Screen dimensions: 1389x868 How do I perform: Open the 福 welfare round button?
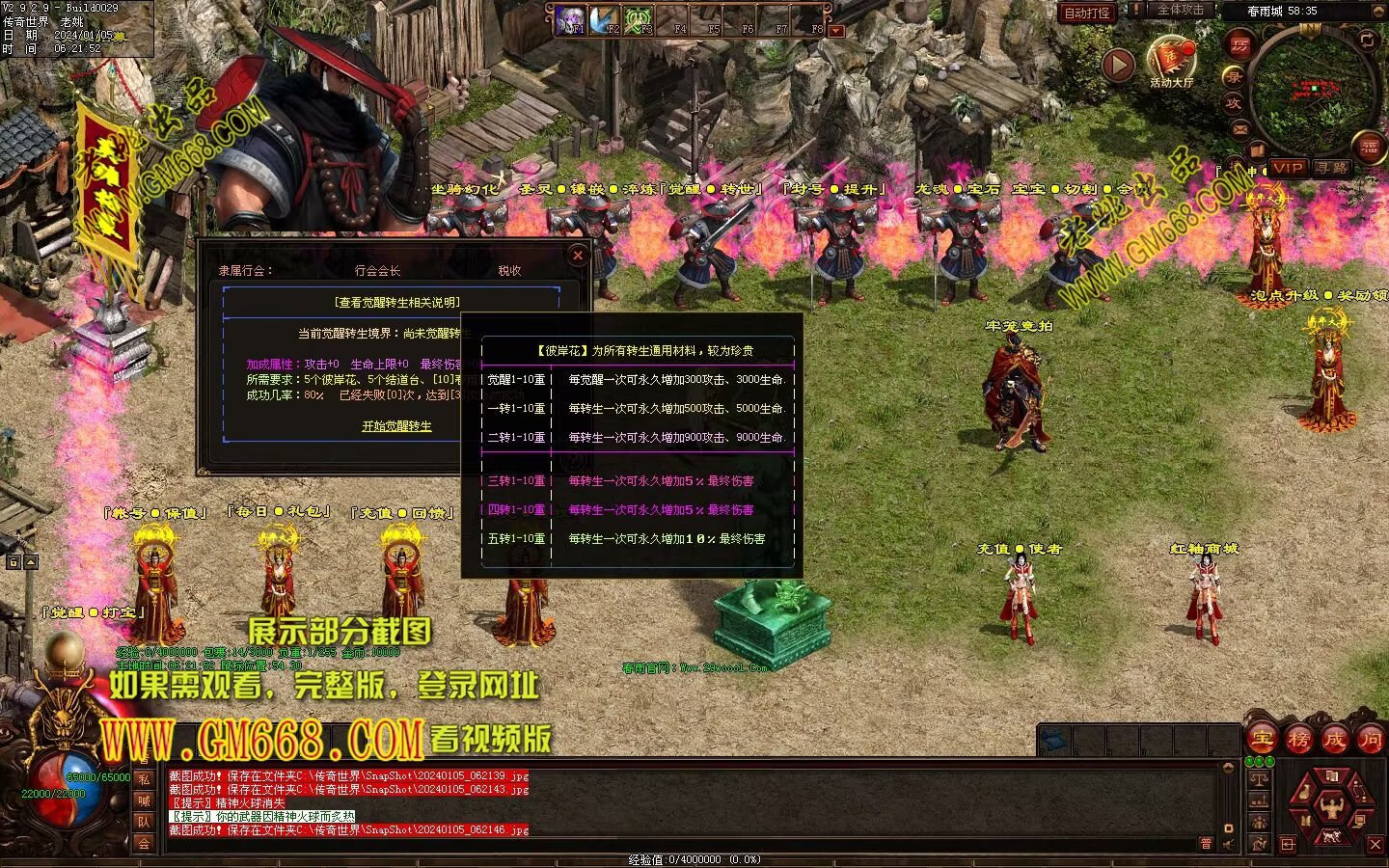click(1369, 148)
